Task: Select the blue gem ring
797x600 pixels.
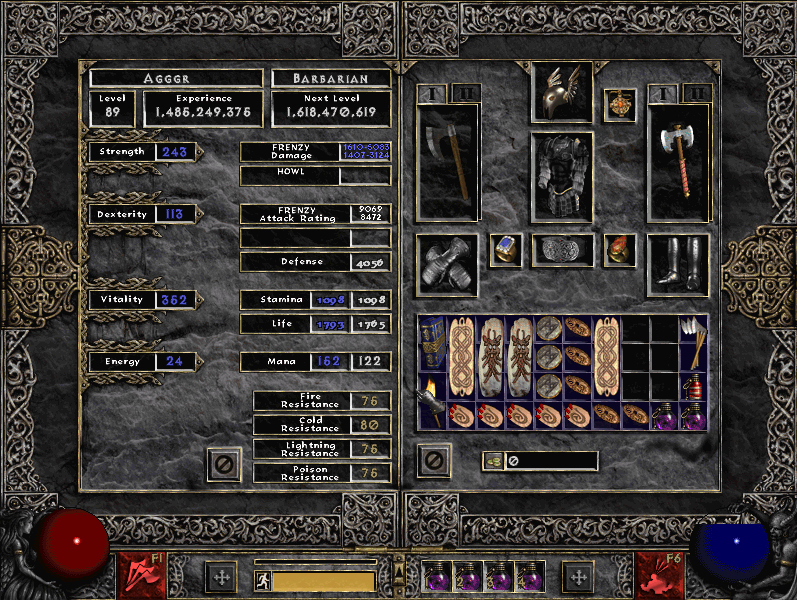Action: [505, 250]
